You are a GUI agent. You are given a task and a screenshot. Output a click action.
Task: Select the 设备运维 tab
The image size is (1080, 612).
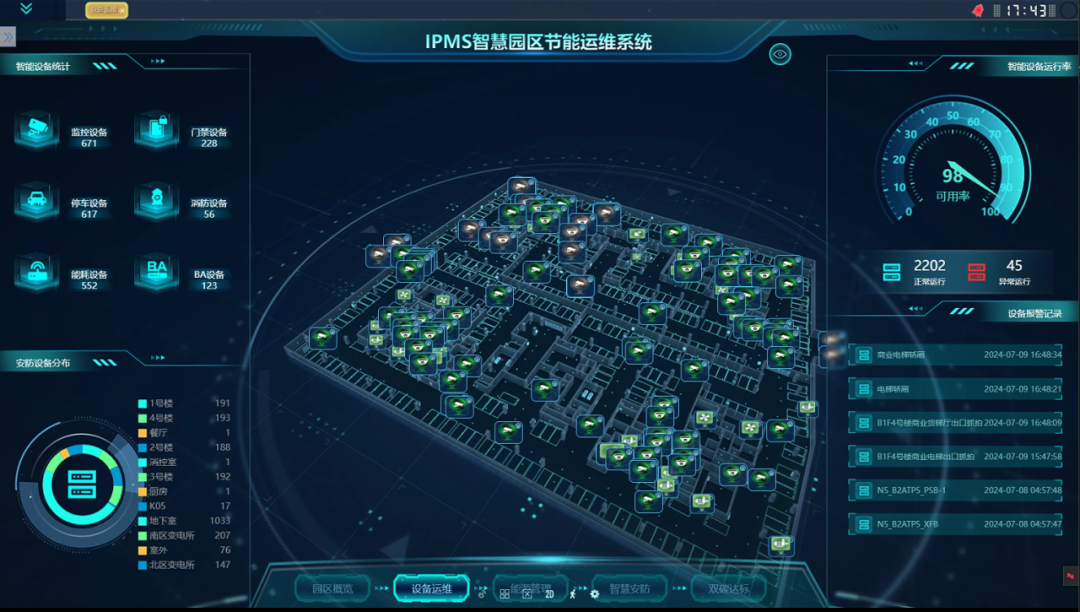(431, 588)
